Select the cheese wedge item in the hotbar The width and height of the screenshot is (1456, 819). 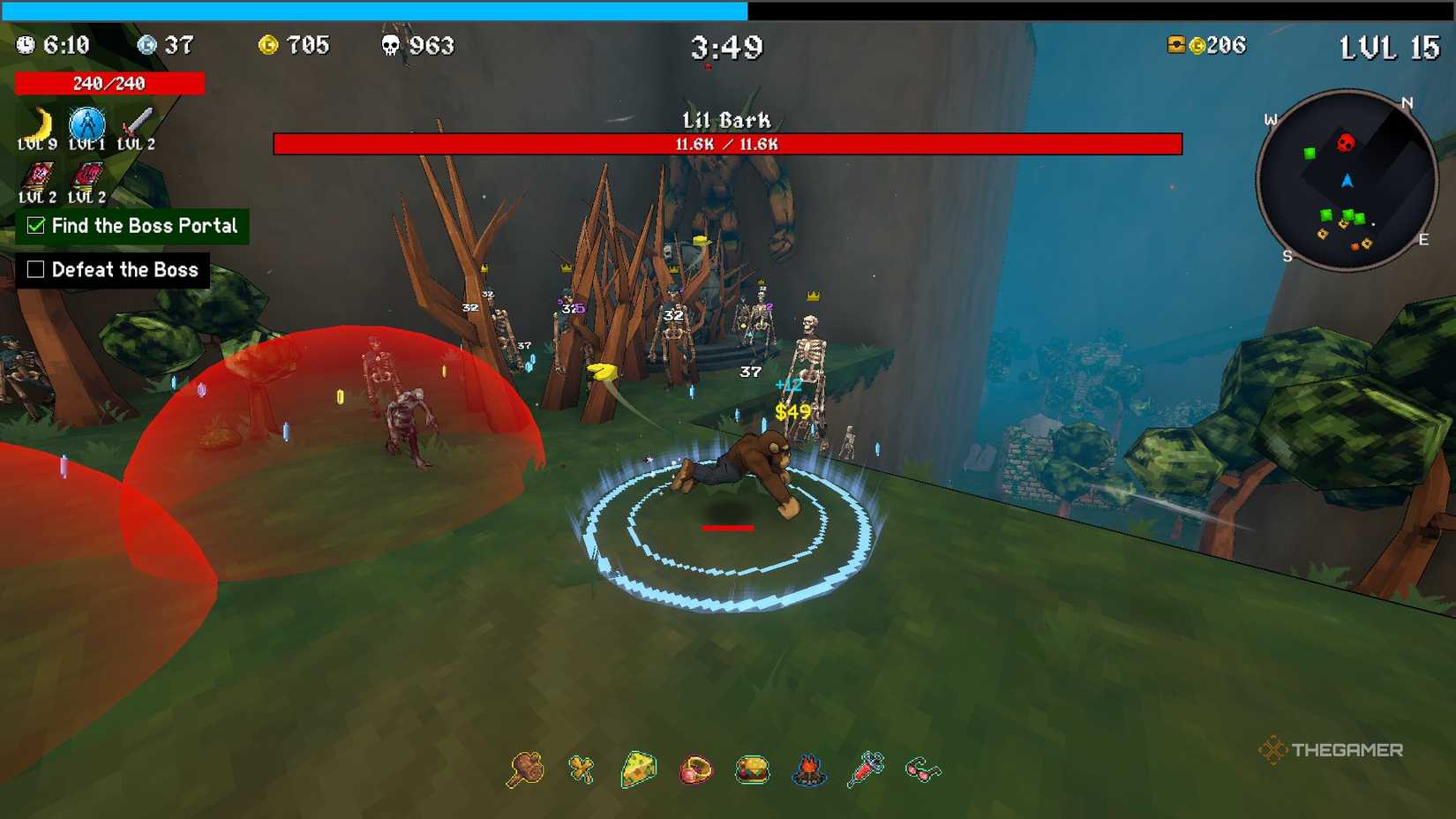click(639, 770)
